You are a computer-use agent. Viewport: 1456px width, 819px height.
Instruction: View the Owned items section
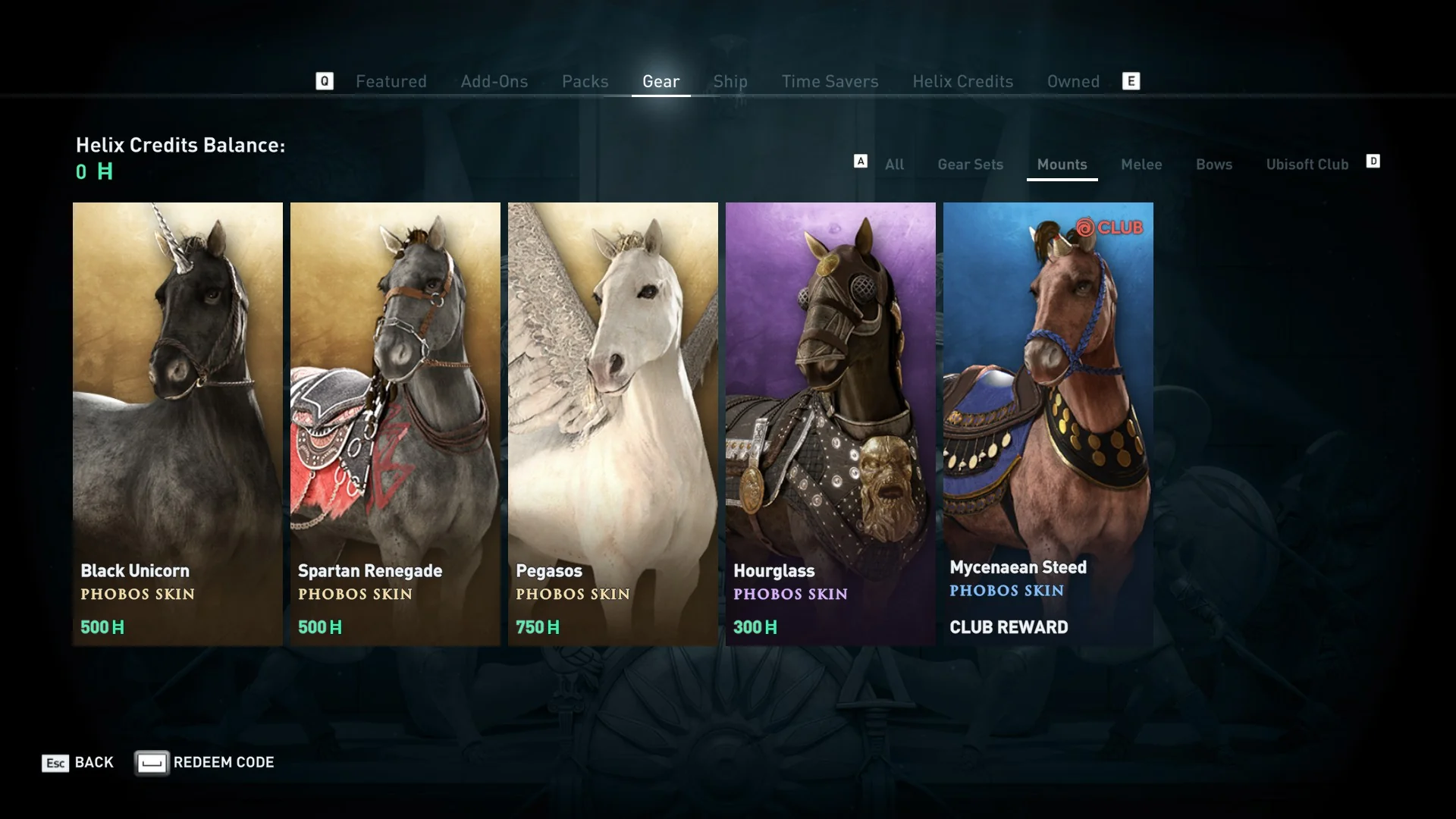coord(1073,81)
